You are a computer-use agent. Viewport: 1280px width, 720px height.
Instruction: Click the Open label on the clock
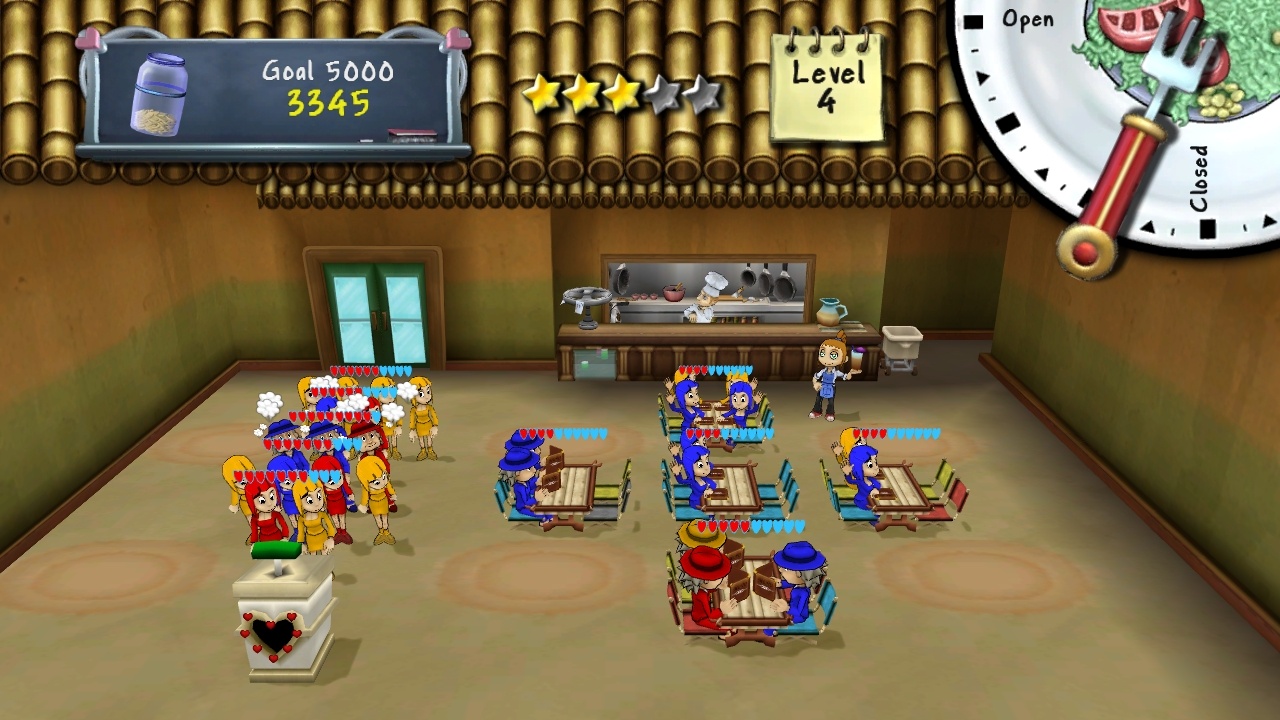(x=1030, y=18)
